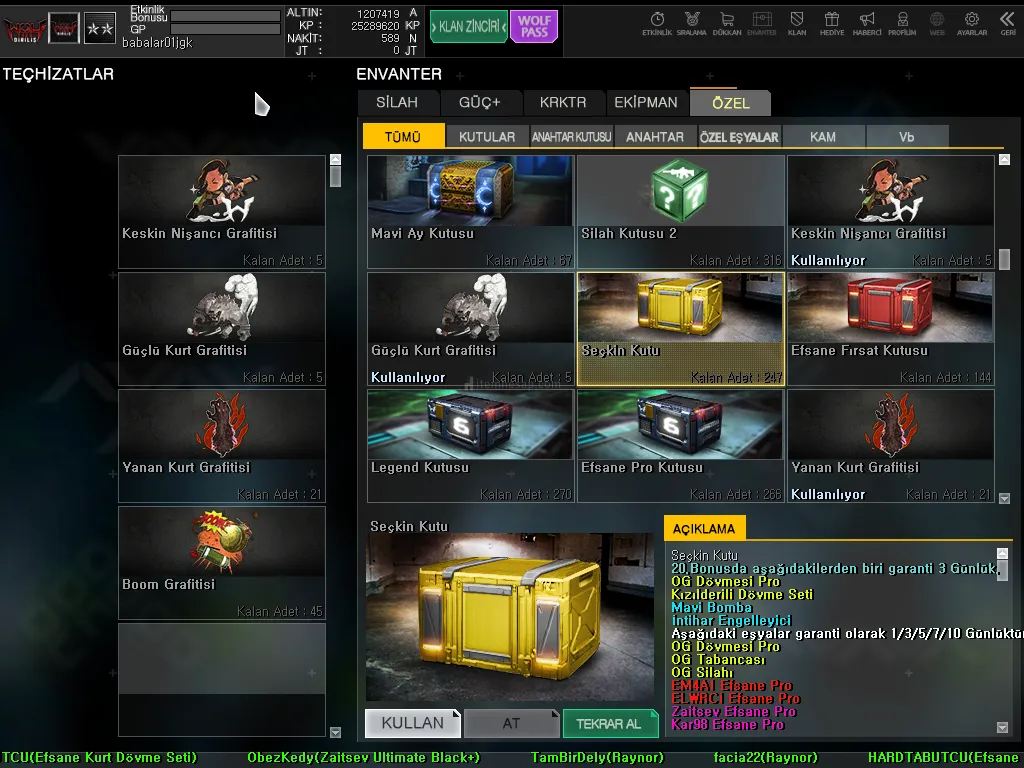Select the Efsane Fırsat Kutusu red box
This screenshot has width=1024, height=768.
click(x=890, y=329)
